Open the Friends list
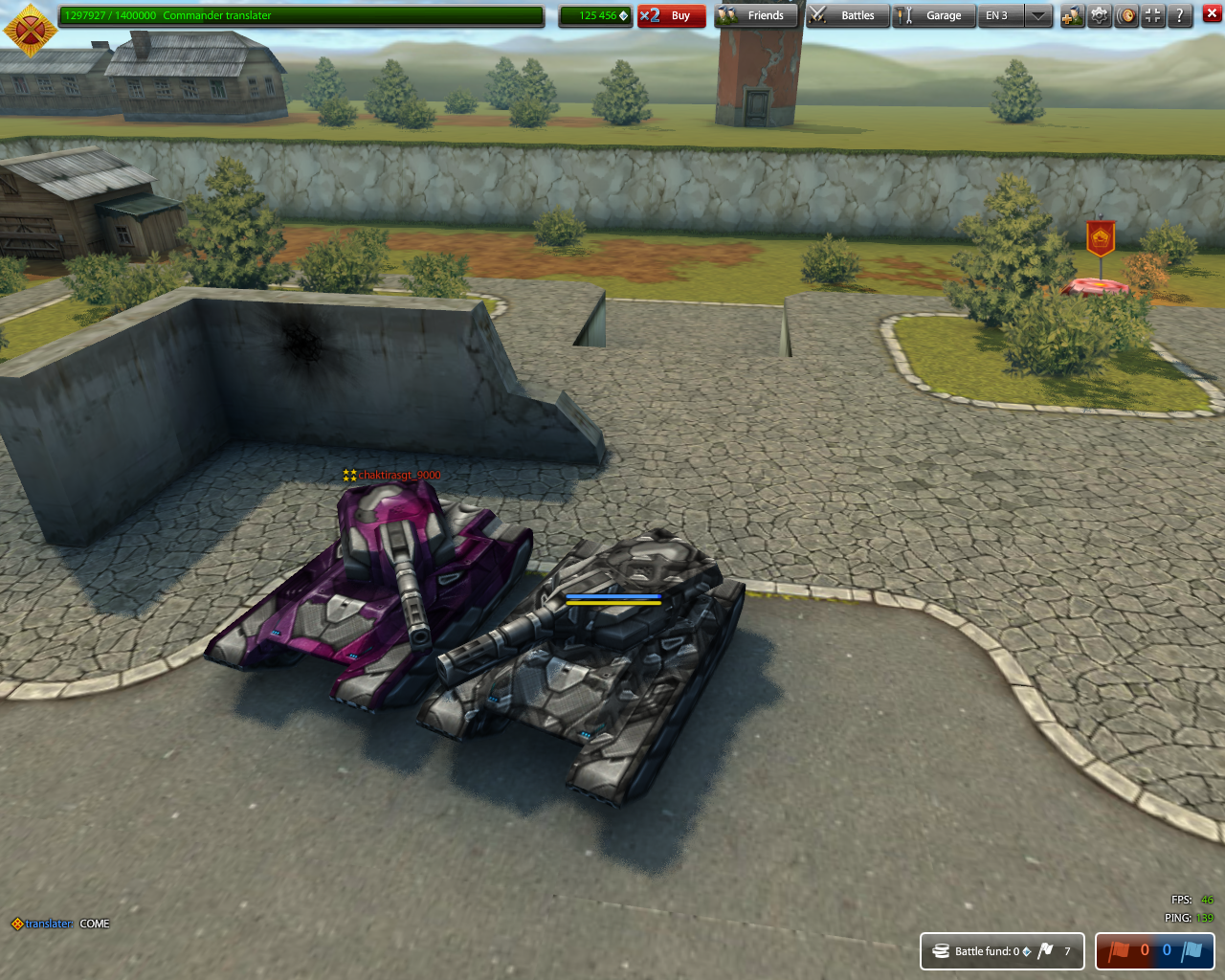This screenshot has width=1225, height=980. point(756,15)
